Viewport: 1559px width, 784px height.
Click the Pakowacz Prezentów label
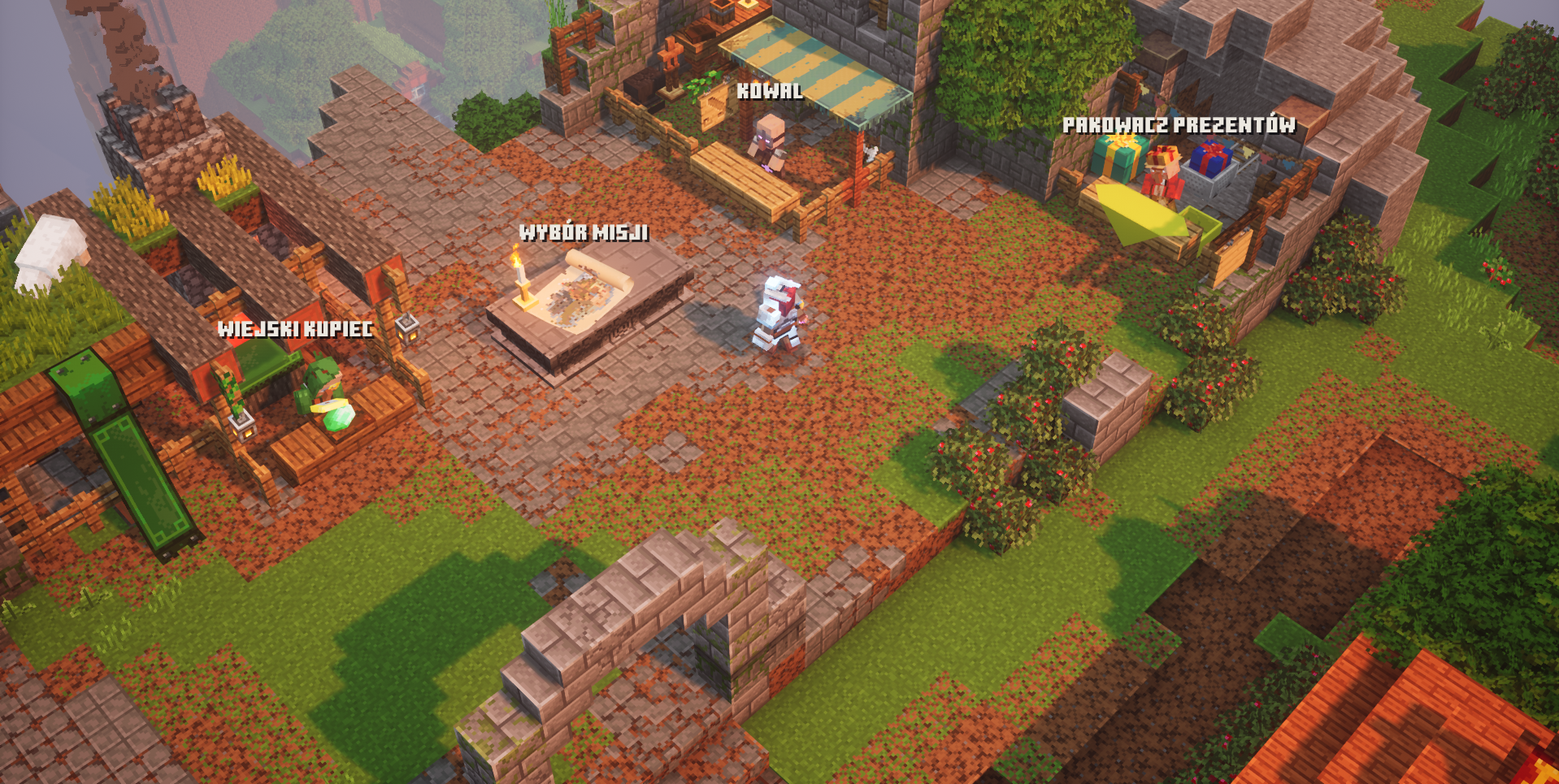1179,125
